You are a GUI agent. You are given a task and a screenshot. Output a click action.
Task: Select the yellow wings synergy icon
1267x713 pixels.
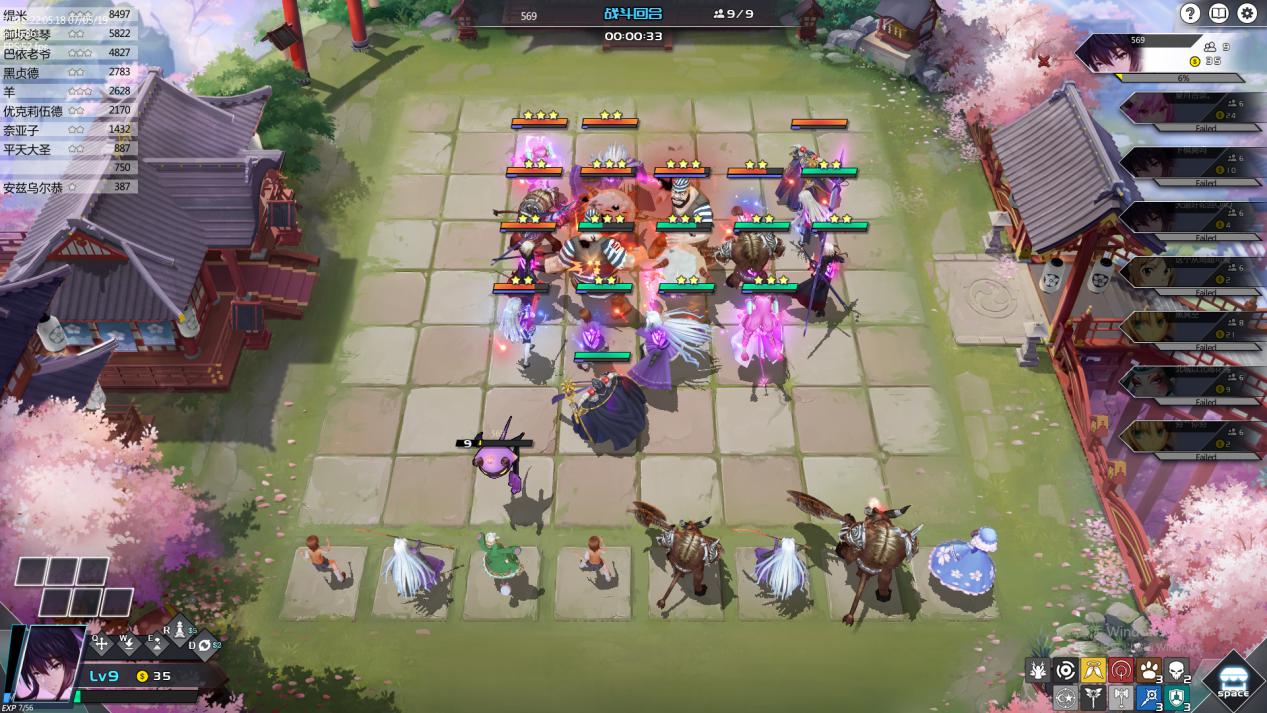pos(1094,670)
